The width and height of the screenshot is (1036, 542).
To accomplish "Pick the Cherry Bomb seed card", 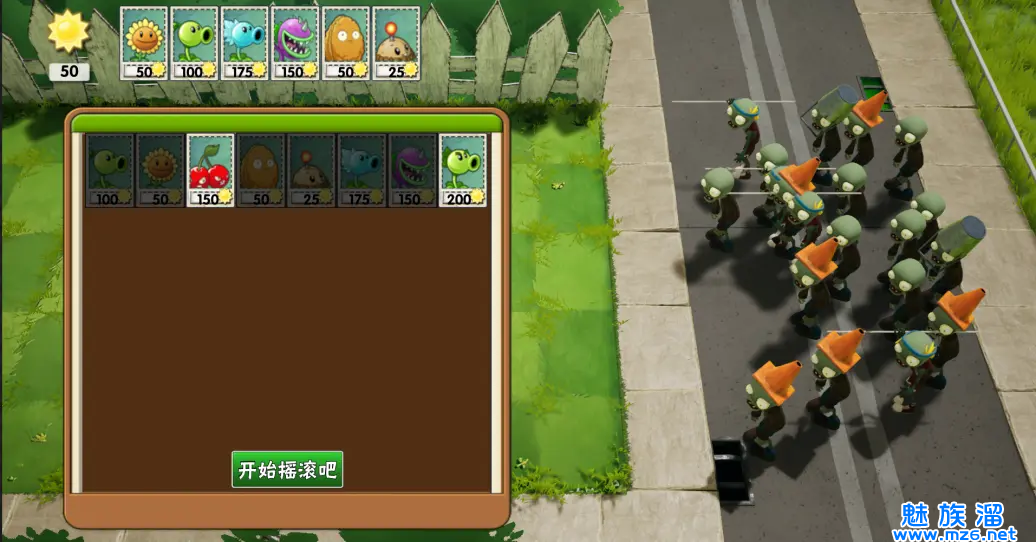I will (211, 170).
